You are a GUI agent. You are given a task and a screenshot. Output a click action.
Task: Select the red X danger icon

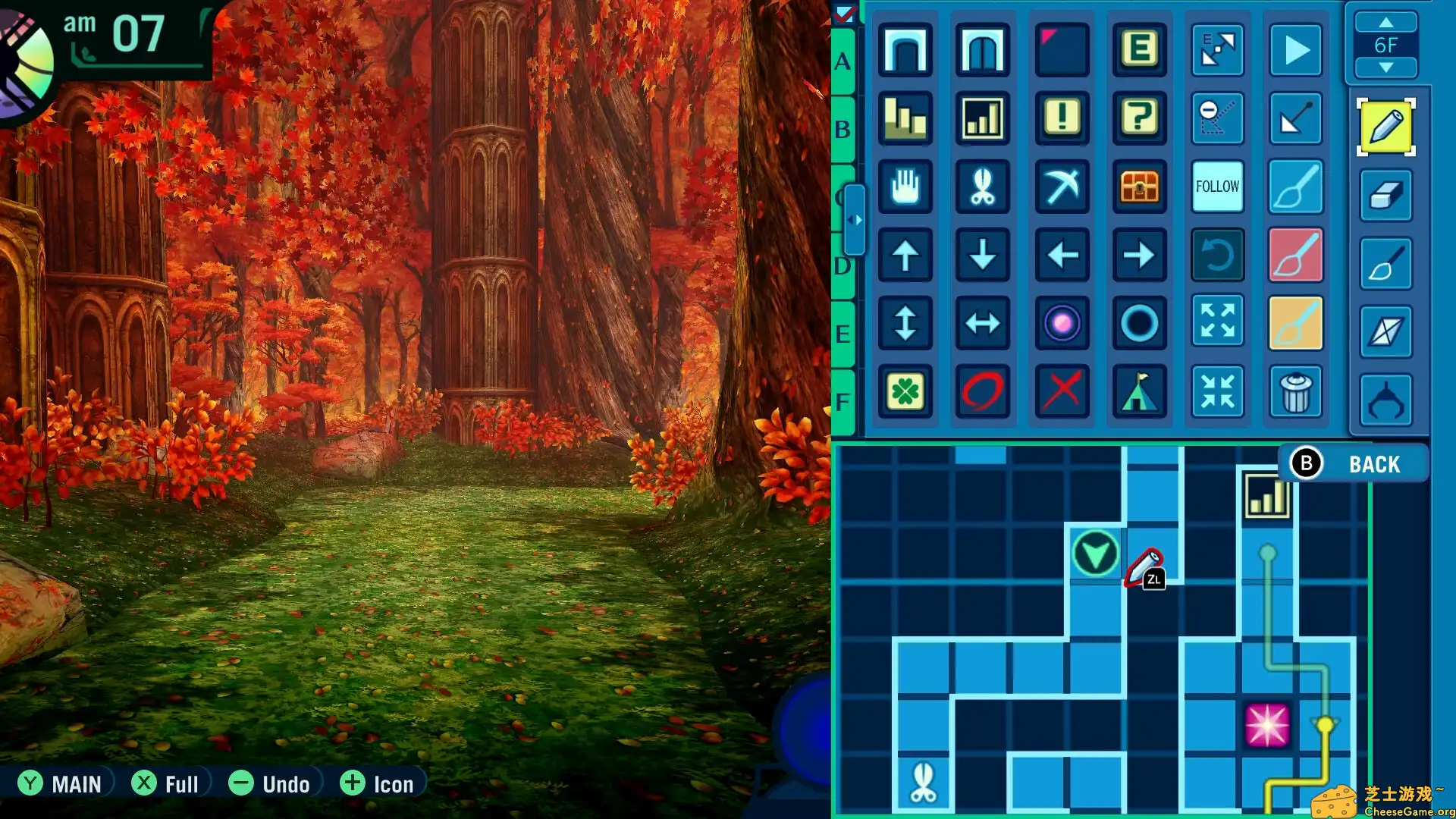1061,391
